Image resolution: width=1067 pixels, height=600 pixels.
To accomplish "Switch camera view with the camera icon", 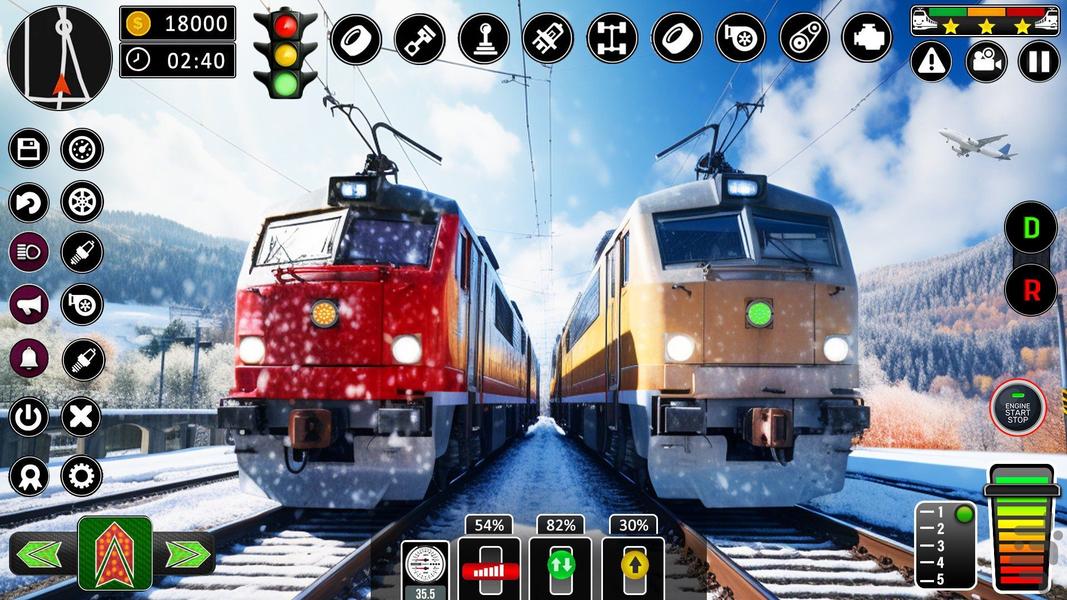I will [x=985, y=62].
